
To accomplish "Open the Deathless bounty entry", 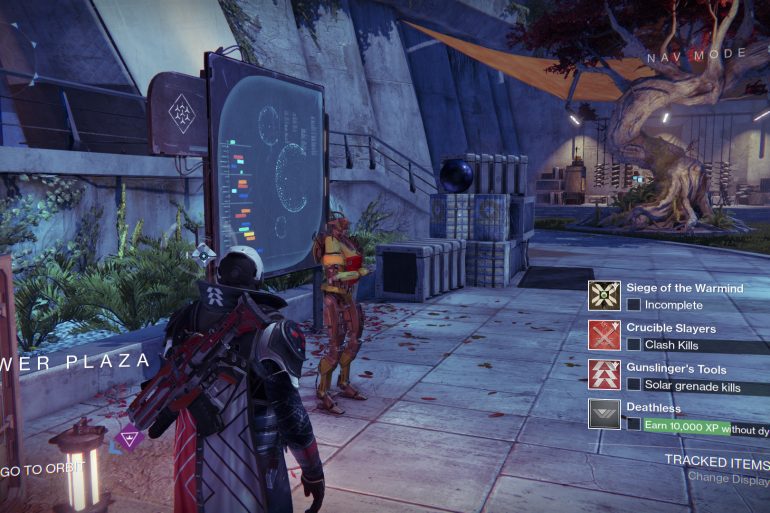I will pyautogui.click(x=656, y=408).
